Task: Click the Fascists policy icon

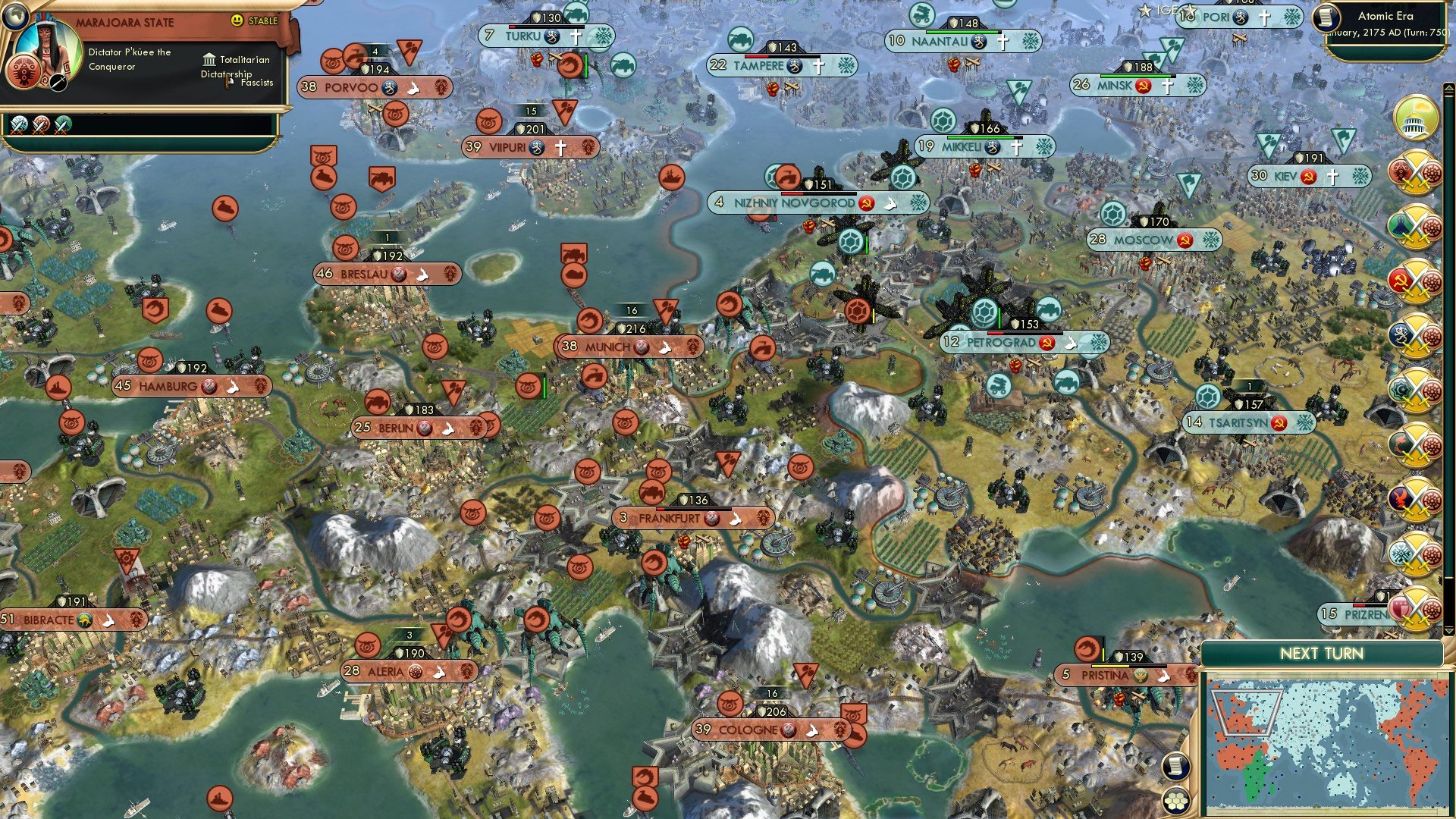Action: (x=227, y=83)
